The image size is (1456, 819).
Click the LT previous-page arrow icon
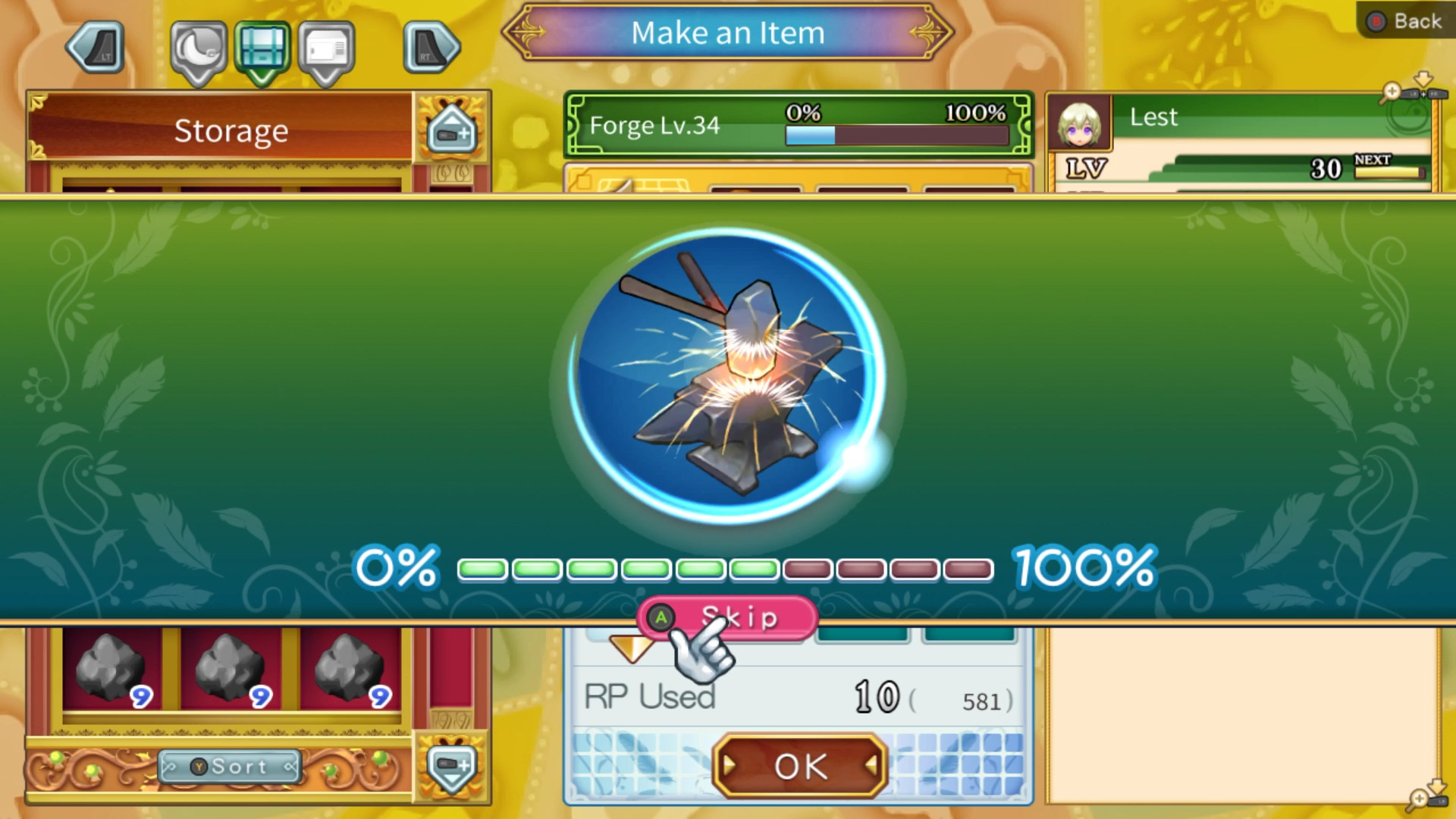tap(96, 45)
